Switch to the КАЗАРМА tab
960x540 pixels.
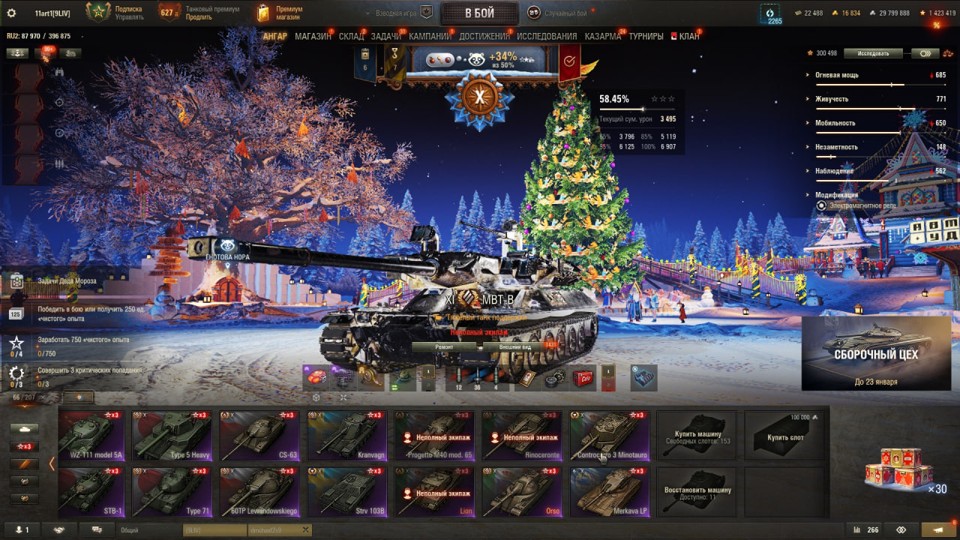pyautogui.click(x=602, y=37)
